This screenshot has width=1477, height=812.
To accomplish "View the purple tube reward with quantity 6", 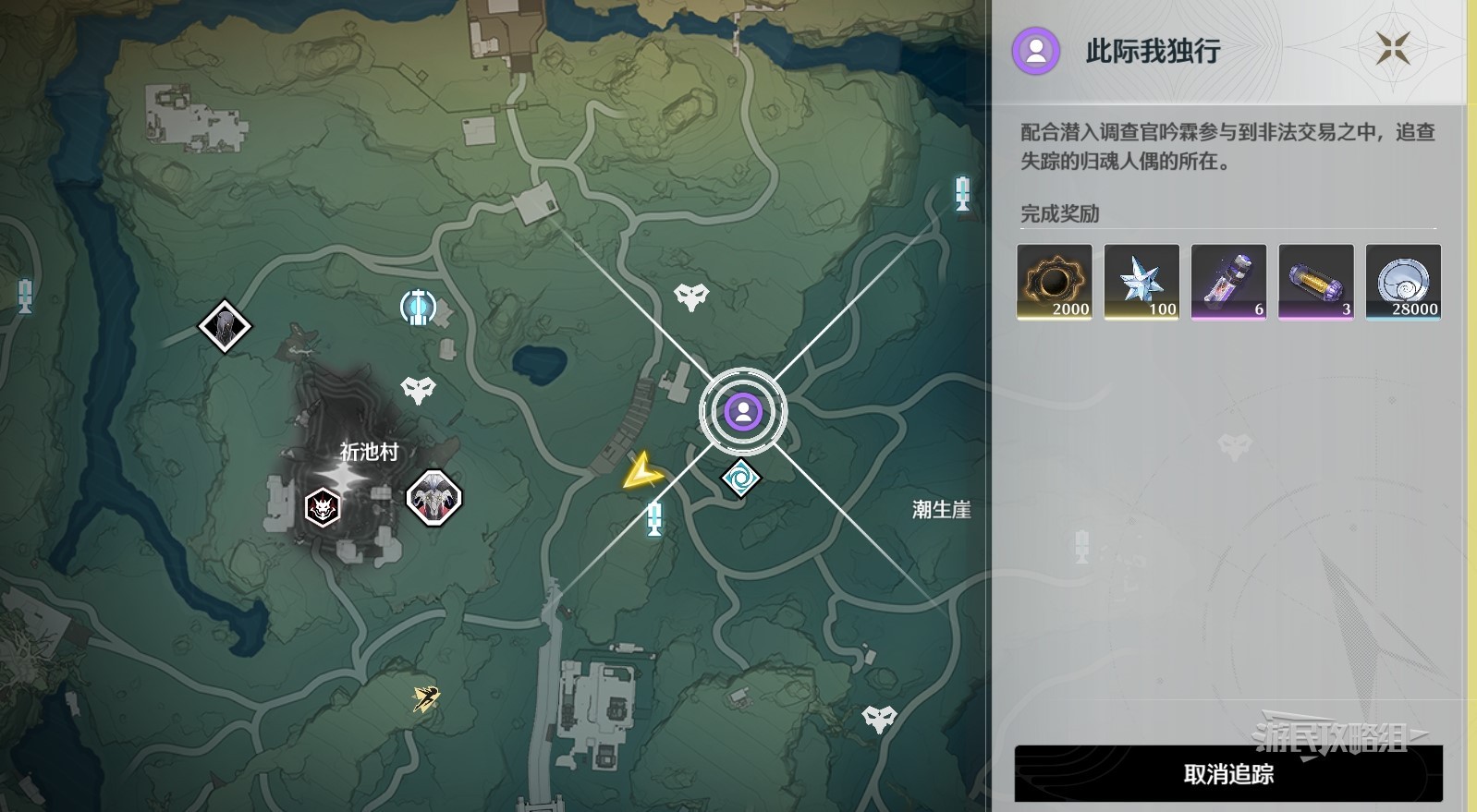I will tap(1228, 282).
